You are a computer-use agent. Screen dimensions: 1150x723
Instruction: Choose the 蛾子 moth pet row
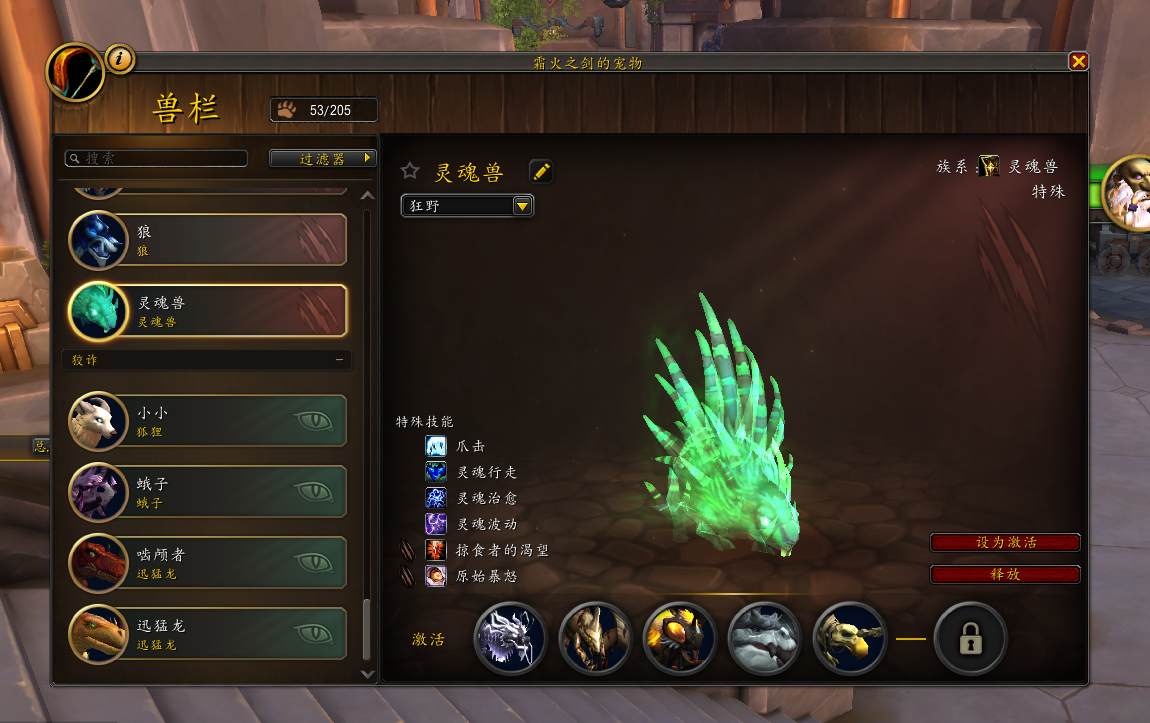[208, 492]
